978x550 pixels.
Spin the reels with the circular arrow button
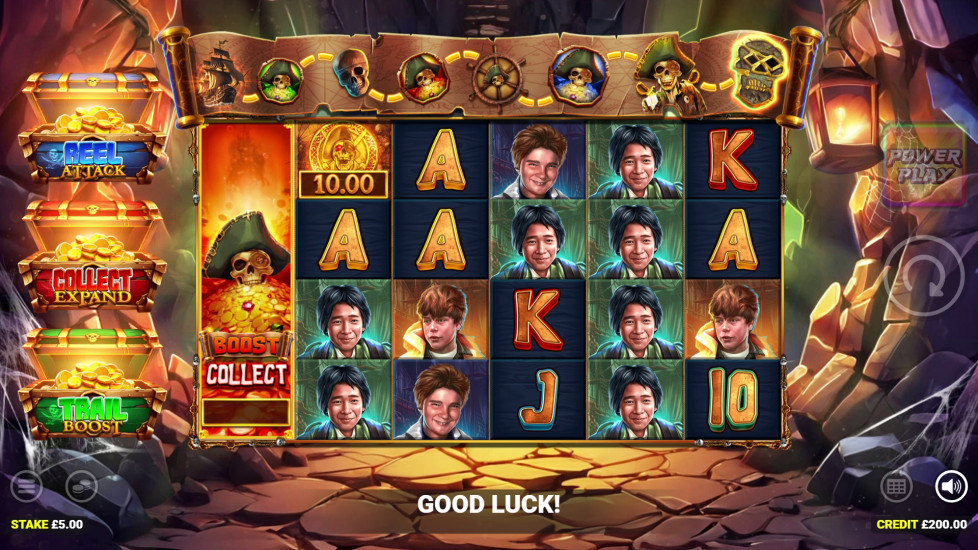coord(924,277)
